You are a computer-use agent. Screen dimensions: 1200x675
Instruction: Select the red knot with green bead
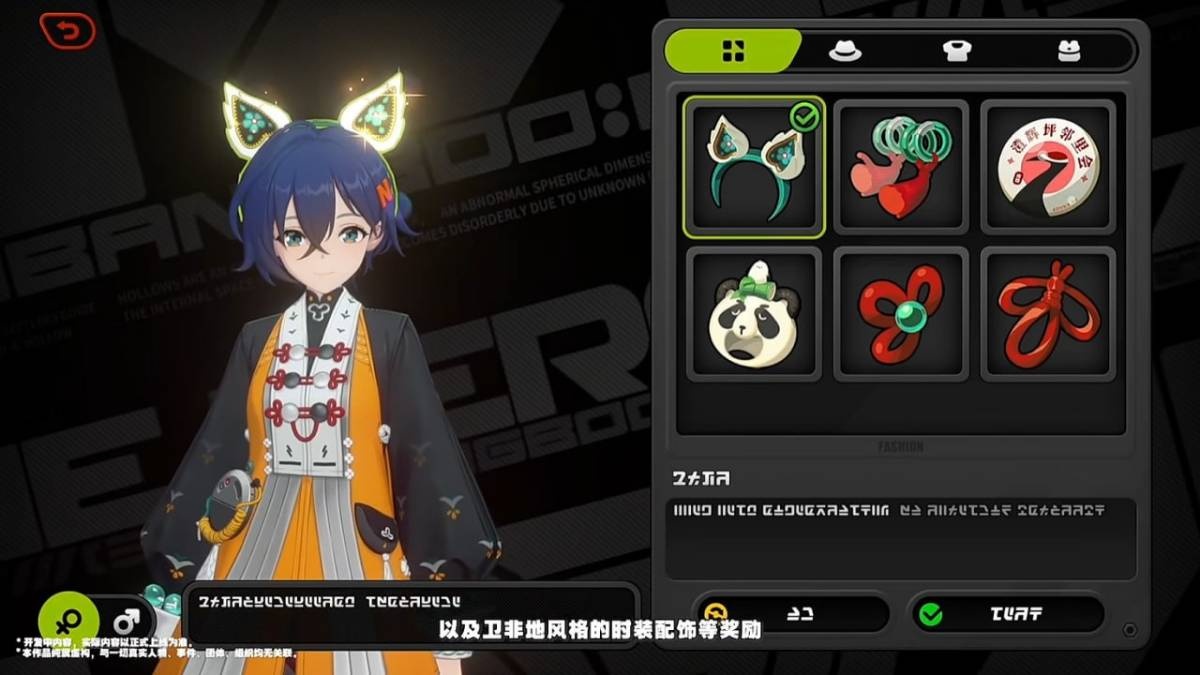tap(901, 314)
